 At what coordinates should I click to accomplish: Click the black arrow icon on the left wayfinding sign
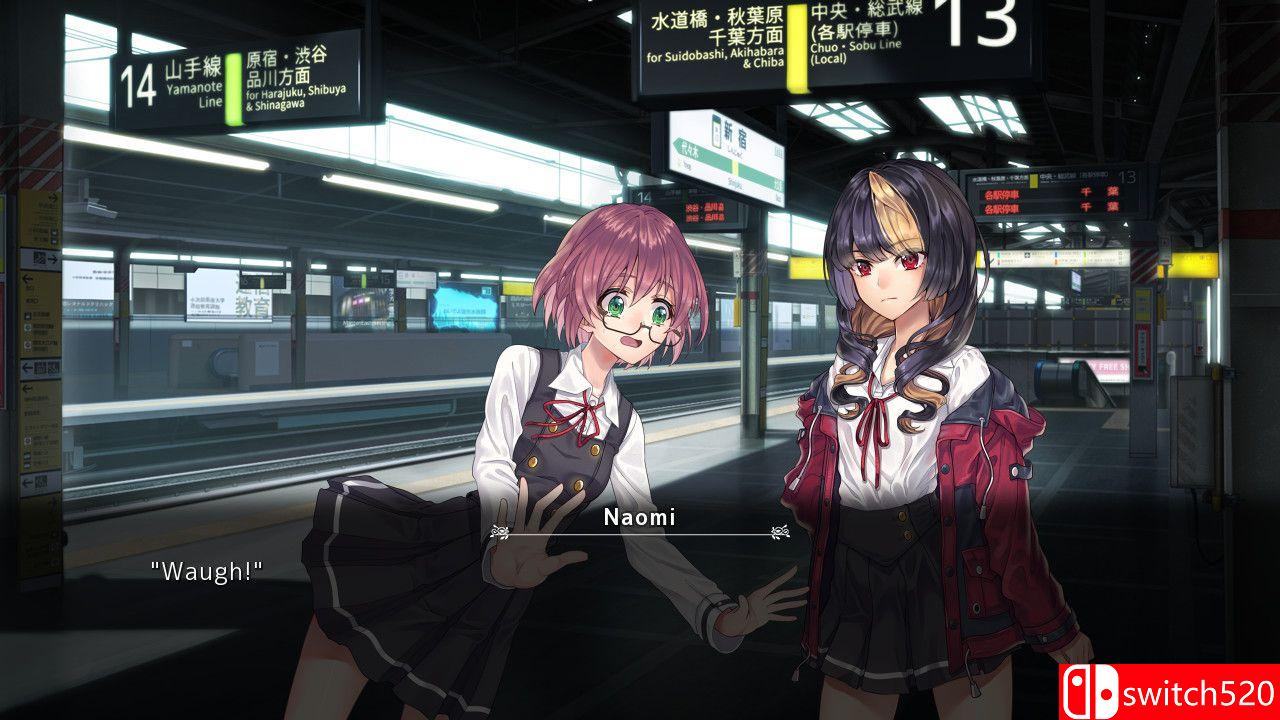pyautogui.click(x=52, y=257)
